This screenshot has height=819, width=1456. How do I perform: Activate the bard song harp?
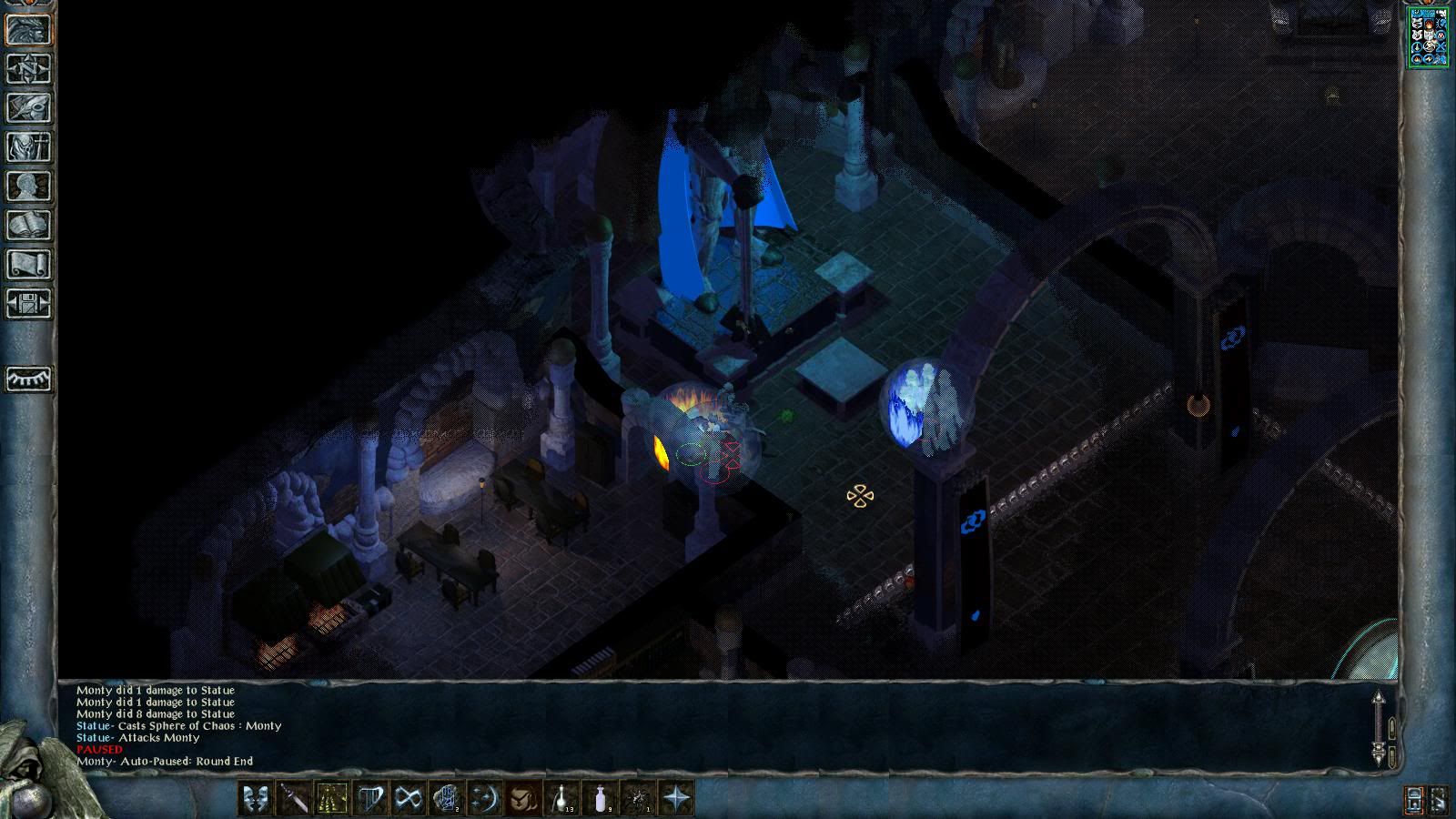point(370,798)
